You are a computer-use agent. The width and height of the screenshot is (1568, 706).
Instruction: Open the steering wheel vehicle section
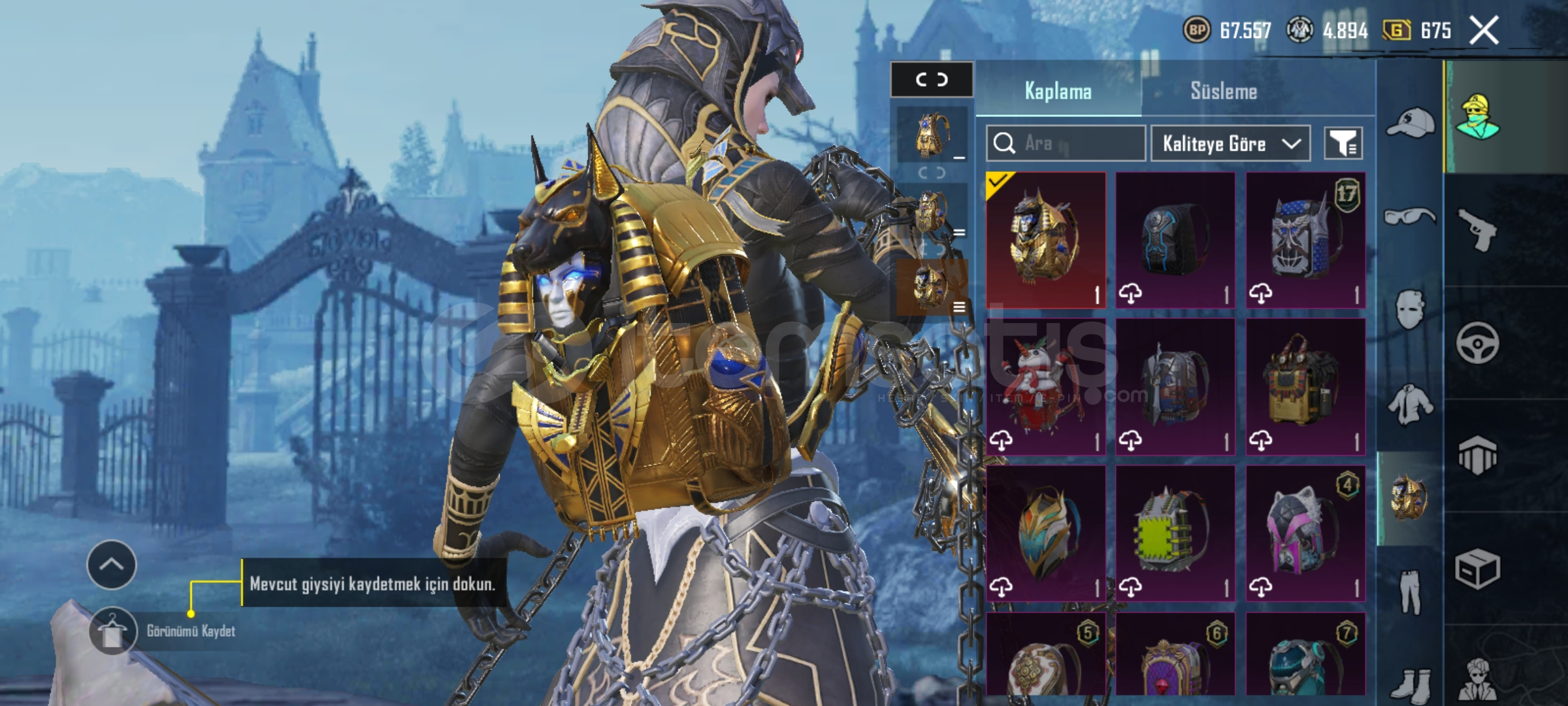pyautogui.click(x=1478, y=343)
